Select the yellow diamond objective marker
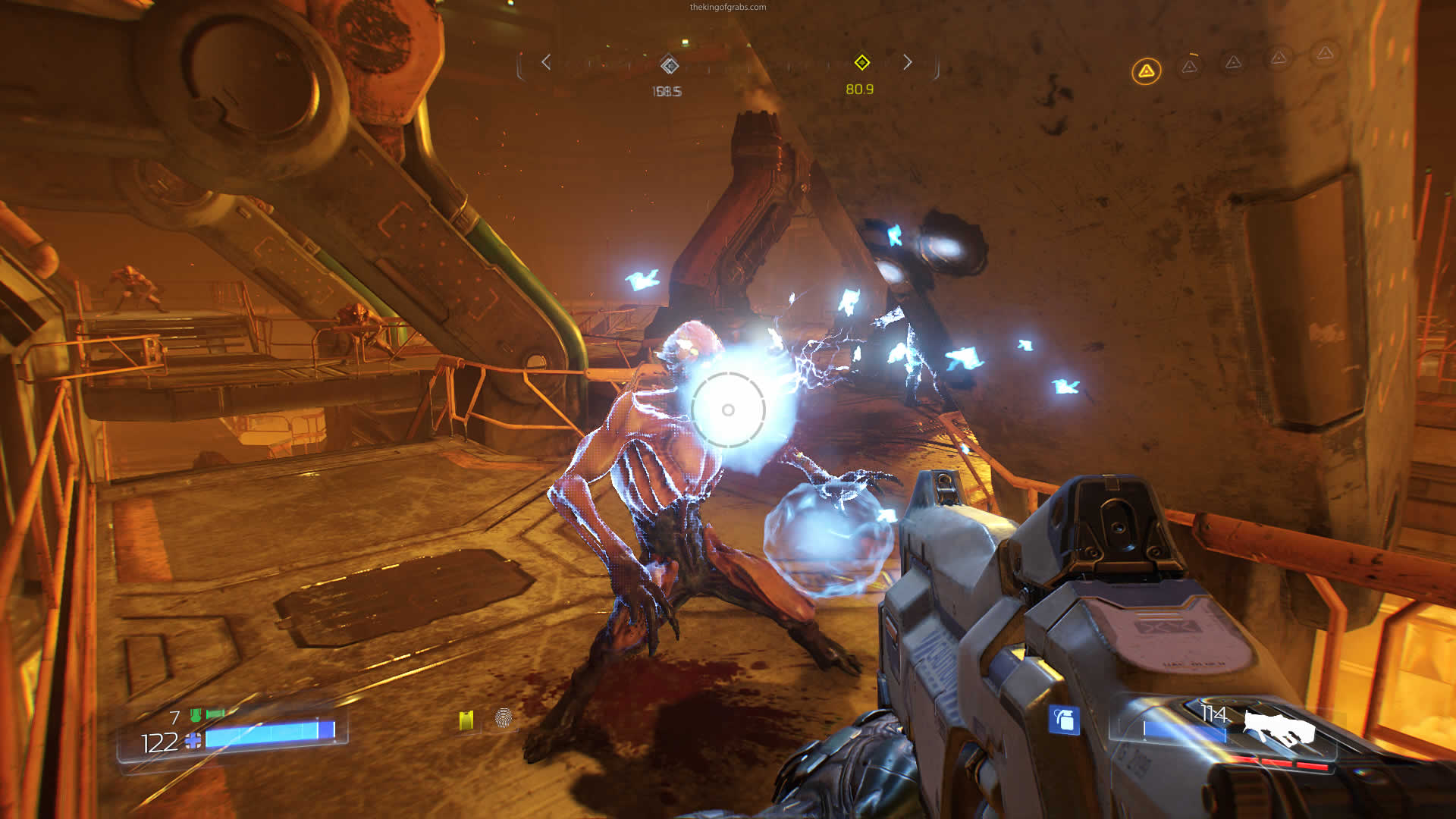Screen dimensions: 1456x819 point(861,62)
